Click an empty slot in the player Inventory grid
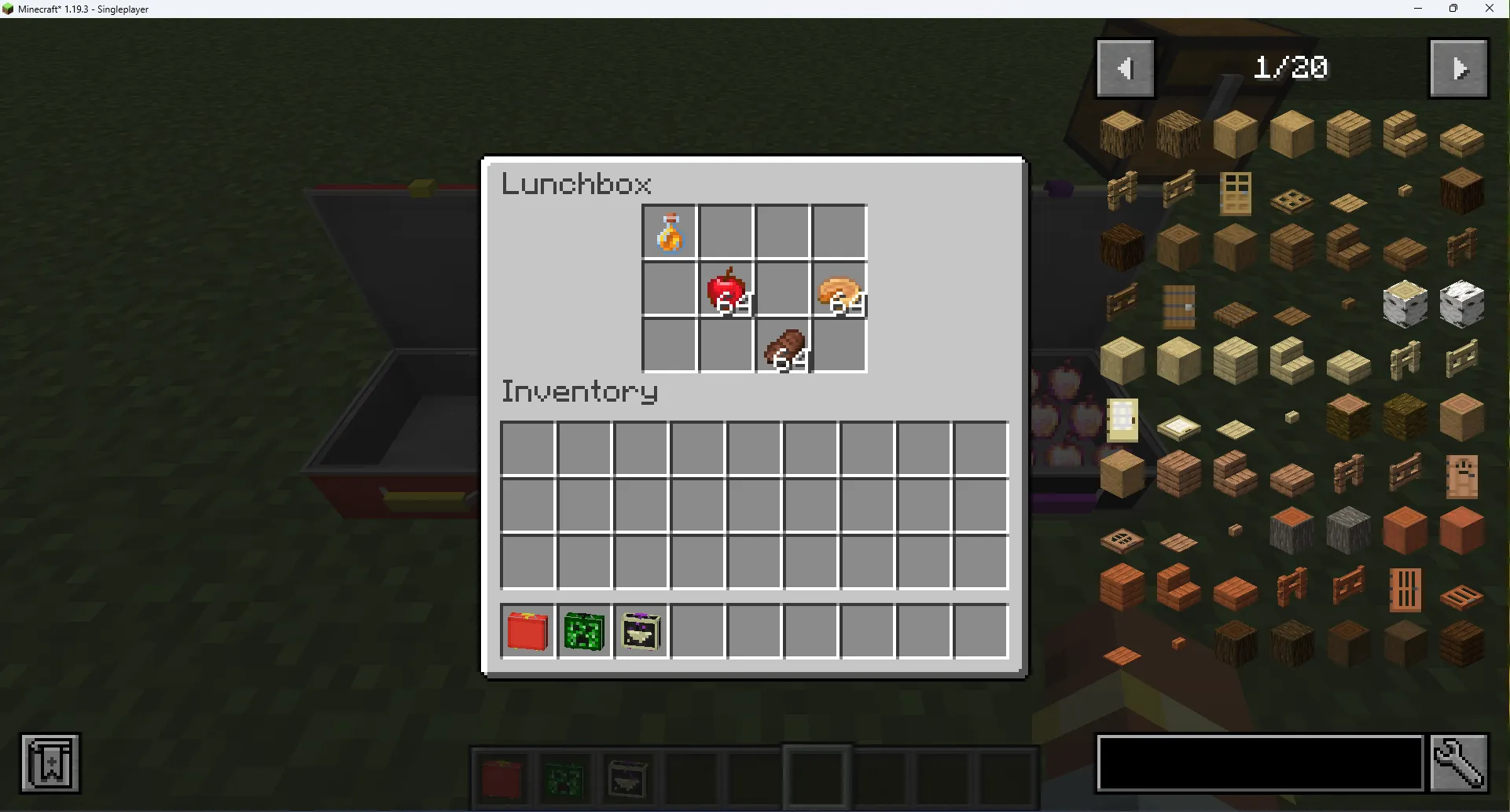 click(527, 448)
